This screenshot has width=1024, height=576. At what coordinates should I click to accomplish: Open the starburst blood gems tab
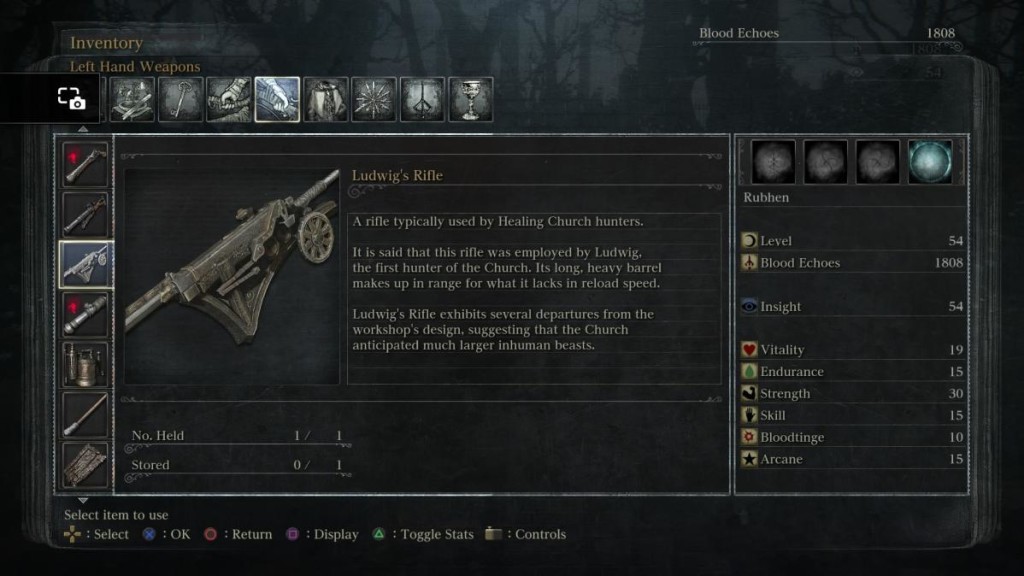[374, 99]
